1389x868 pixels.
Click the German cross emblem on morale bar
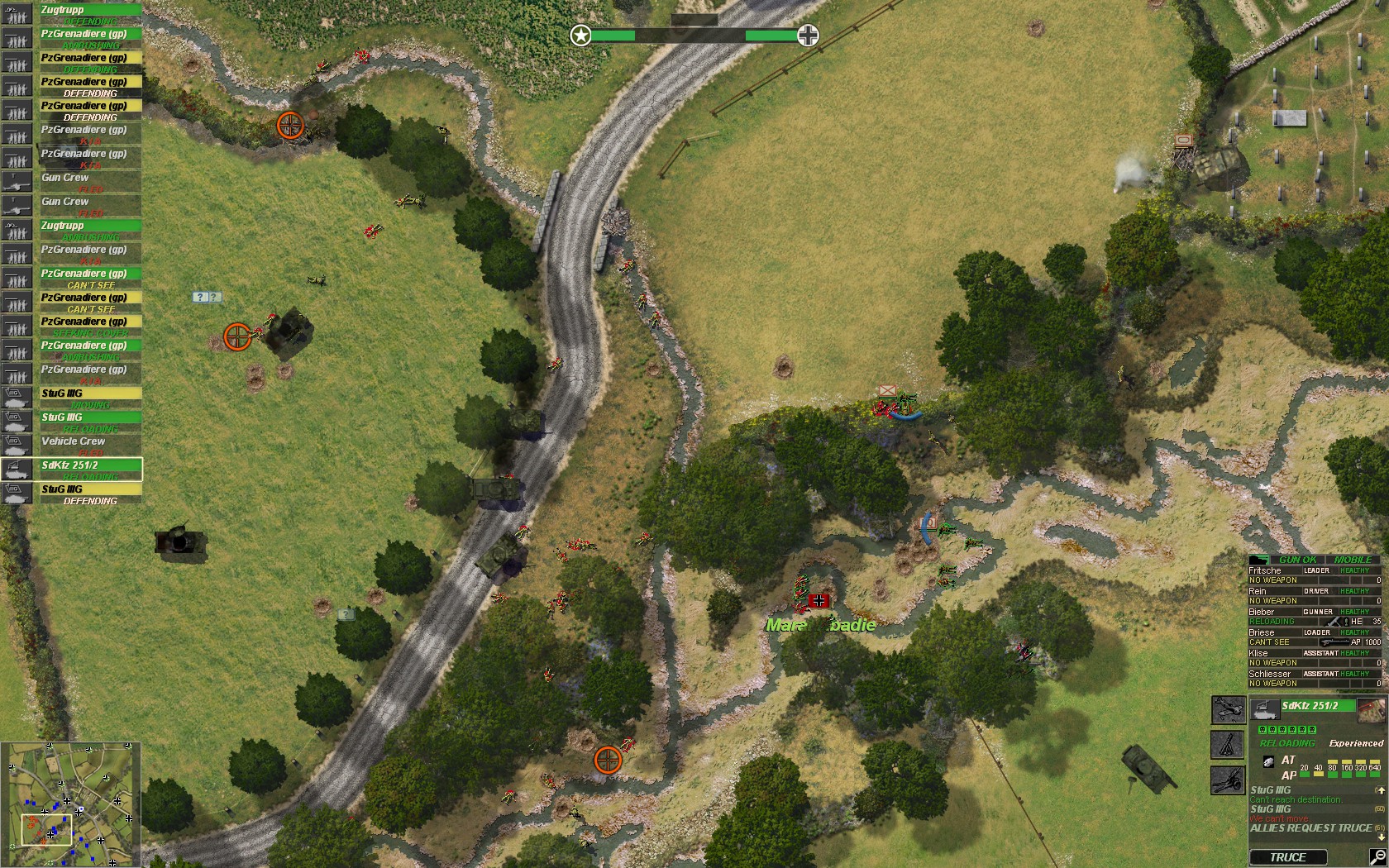(806, 36)
